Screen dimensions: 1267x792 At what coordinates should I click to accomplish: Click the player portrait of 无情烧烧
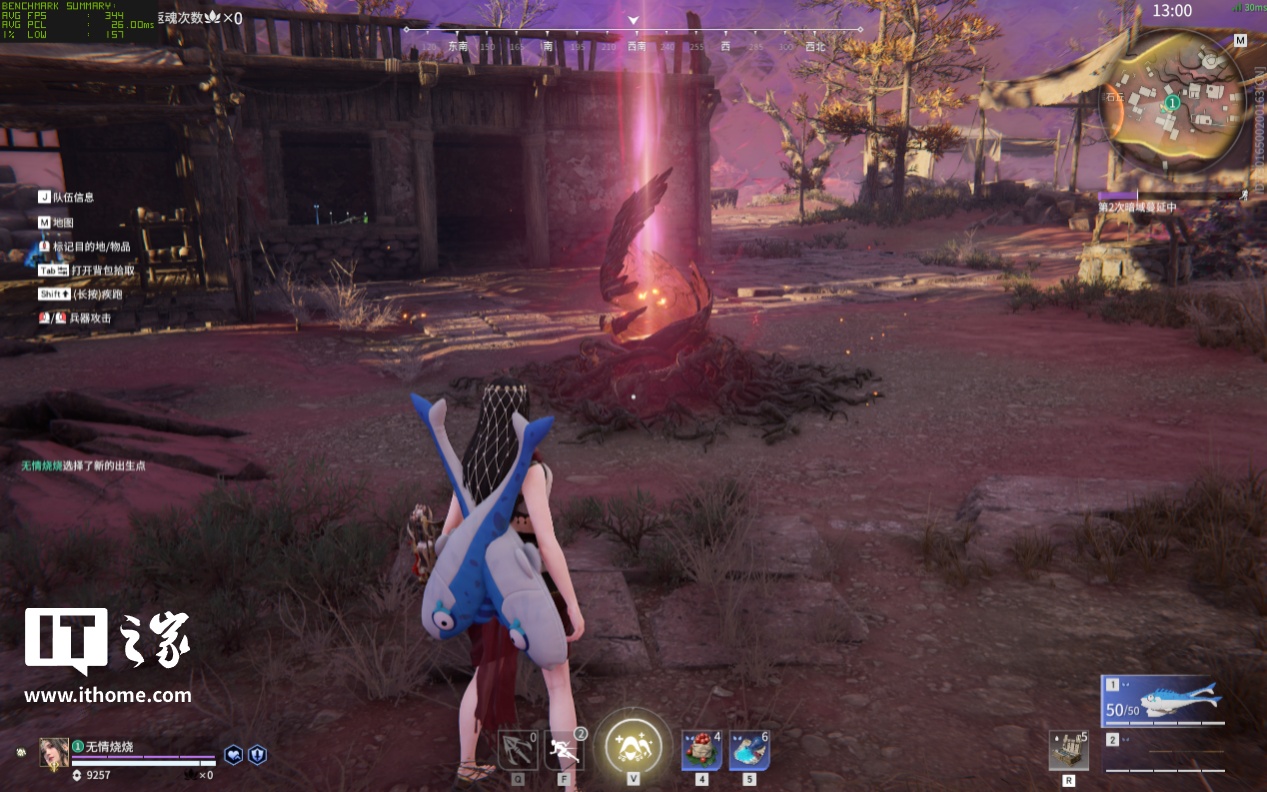click(54, 752)
